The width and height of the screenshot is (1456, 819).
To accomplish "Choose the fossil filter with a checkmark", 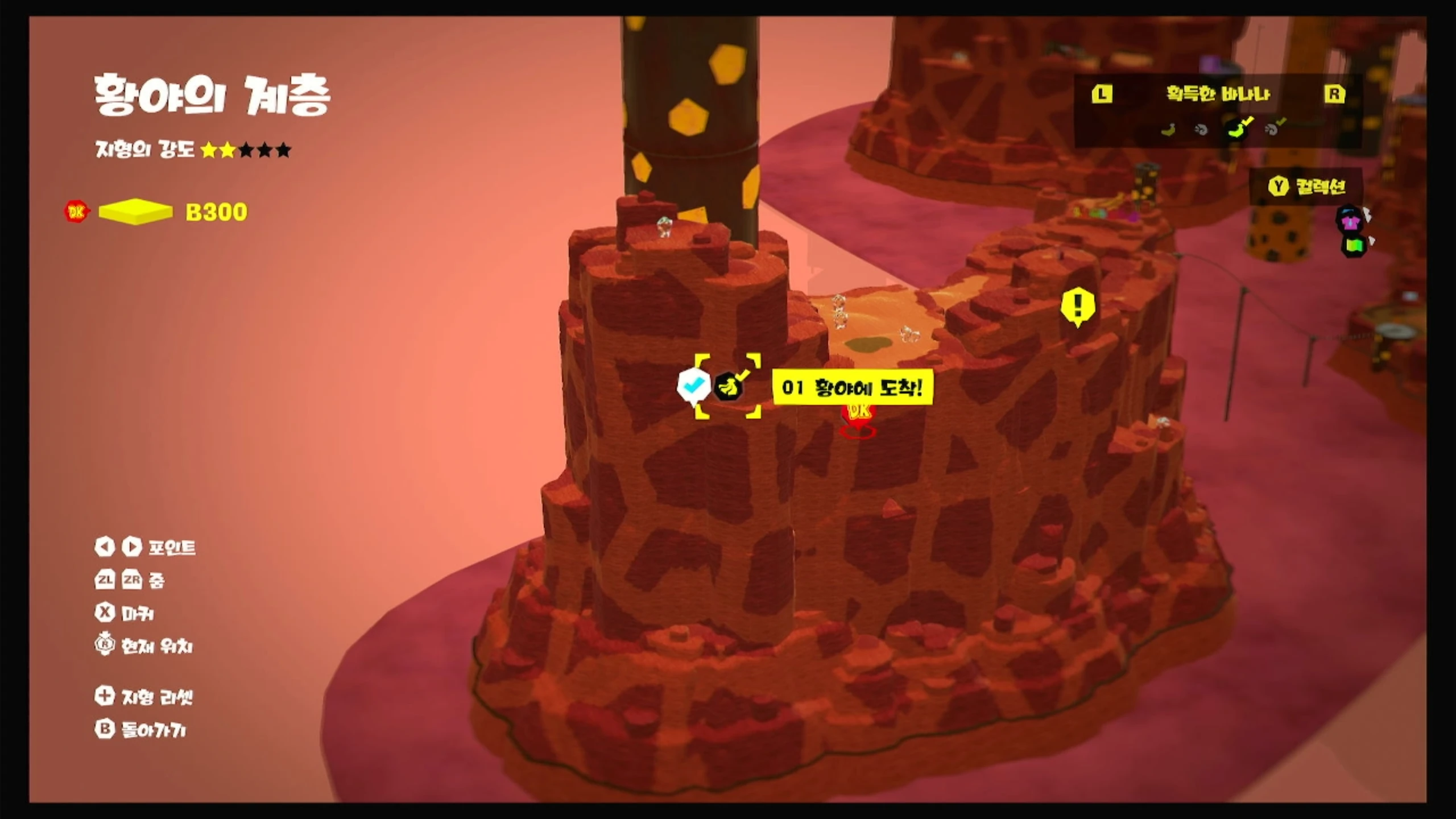I will click(1274, 129).
